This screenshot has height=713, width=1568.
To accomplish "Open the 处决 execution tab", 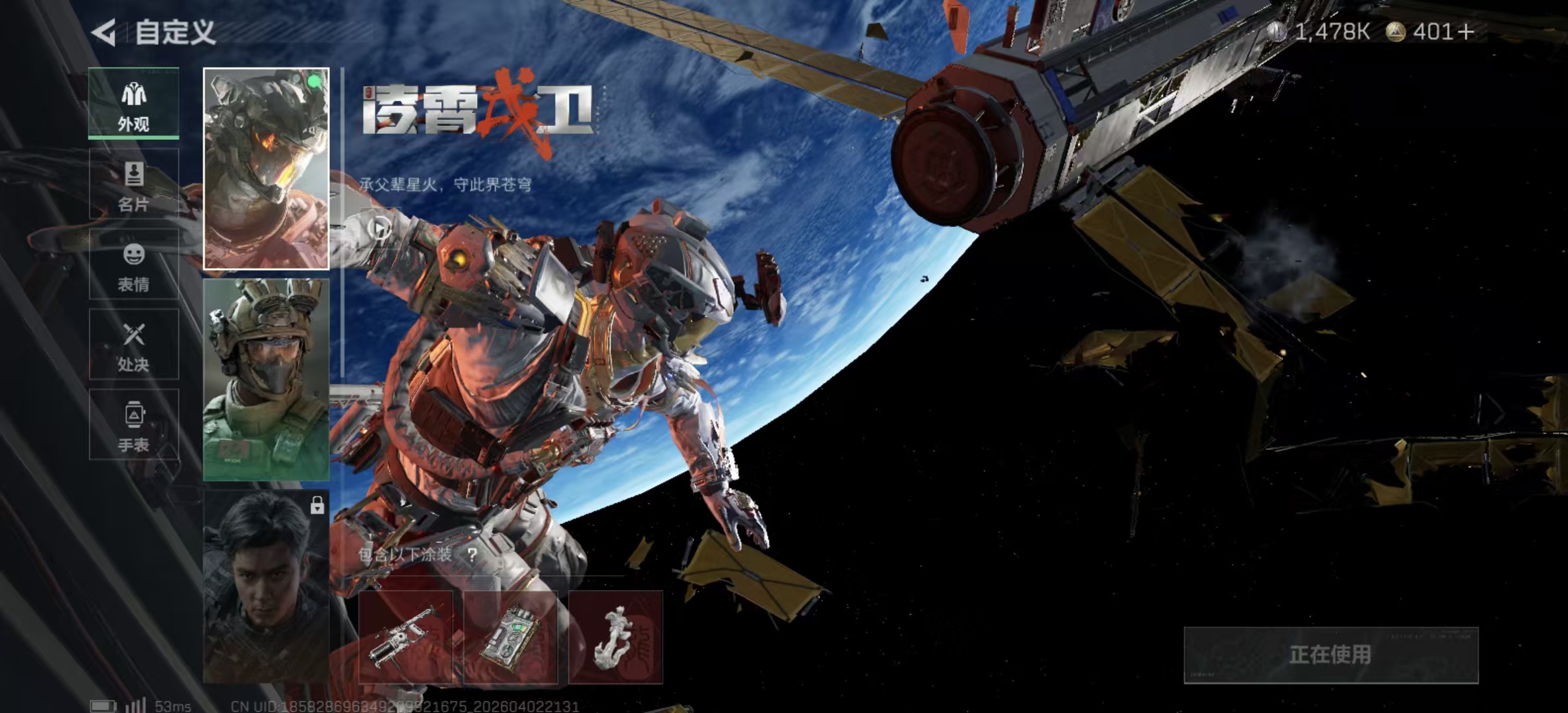I will point(133,345).
